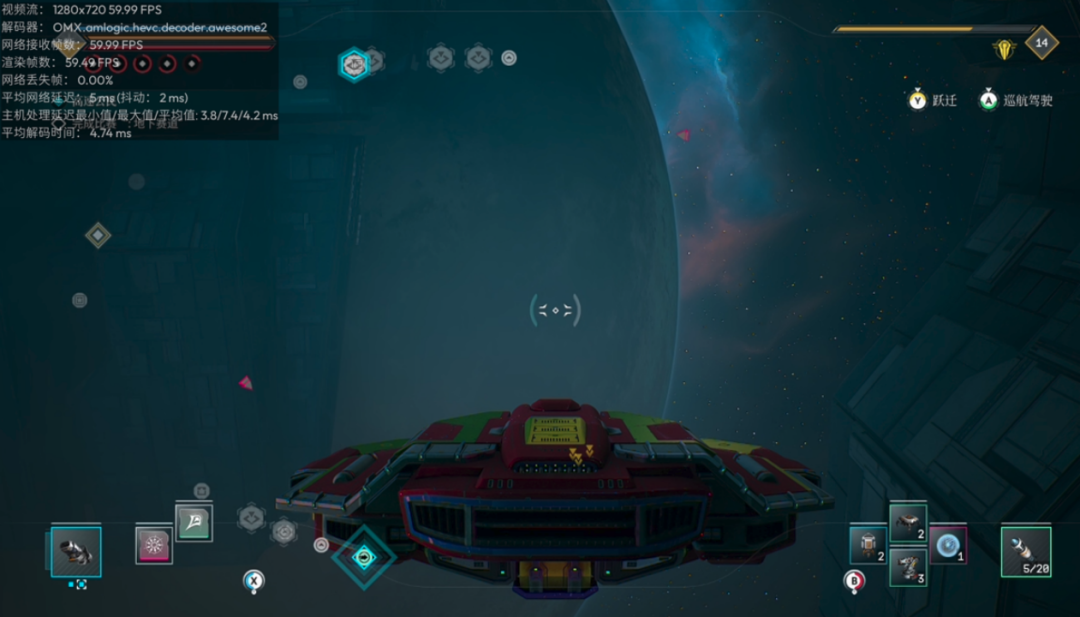Choose the spider drone gadget slot
Screen dimensions: 1080x617
tap(908, 523)
